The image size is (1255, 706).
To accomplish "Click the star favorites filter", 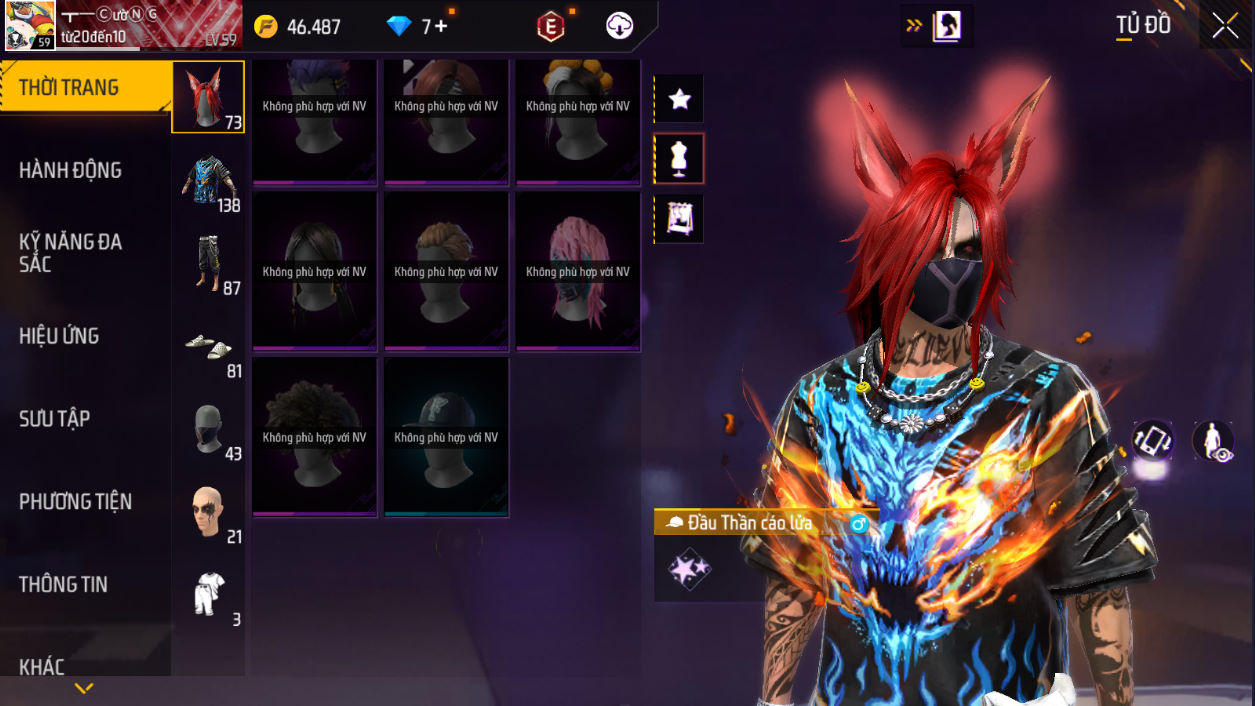I will (x=679, y=99).
